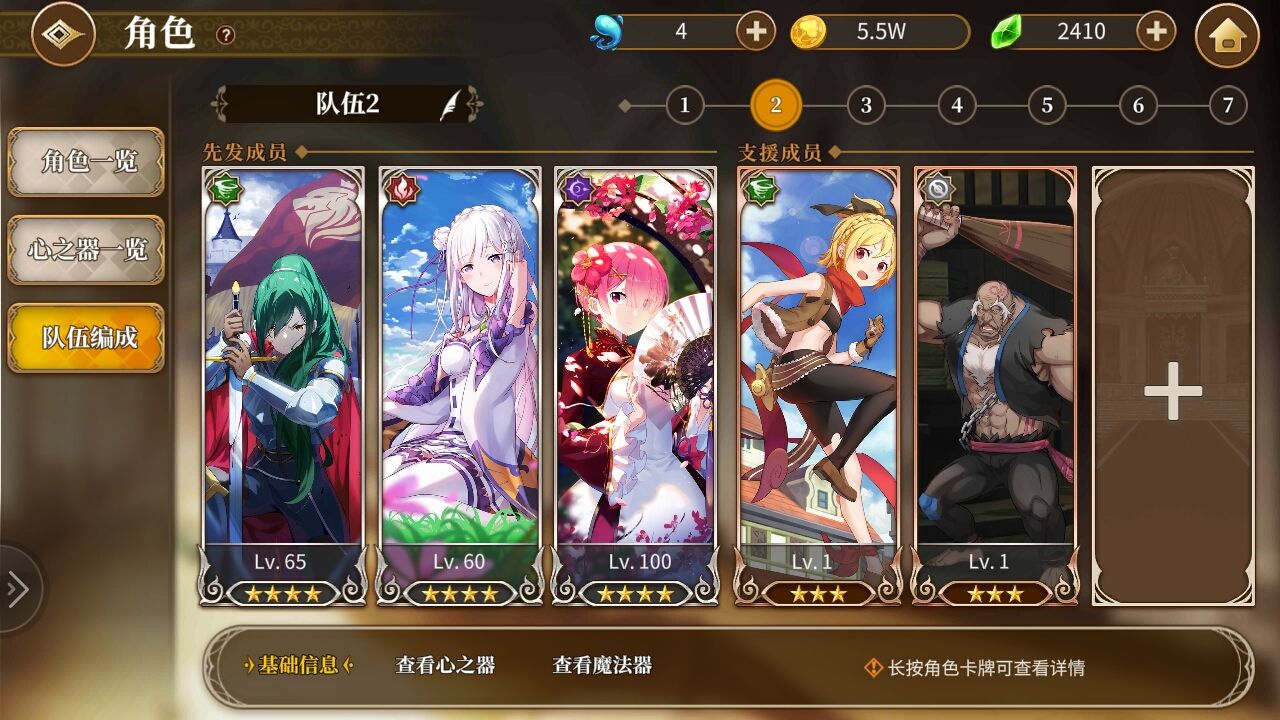Return to the home screen
This screenshot has height=720, width=1280.
(1227, 35)
